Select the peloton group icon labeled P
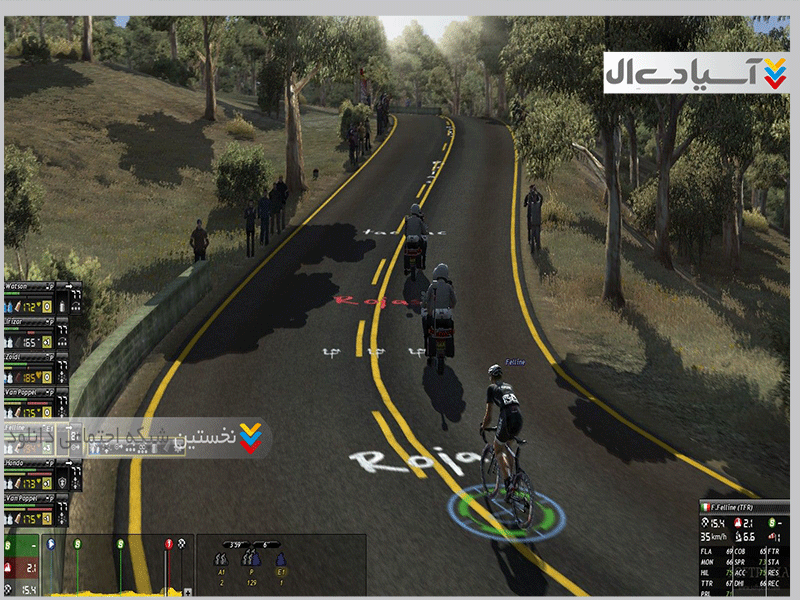800x600 pixels. (x=249, y=562)
